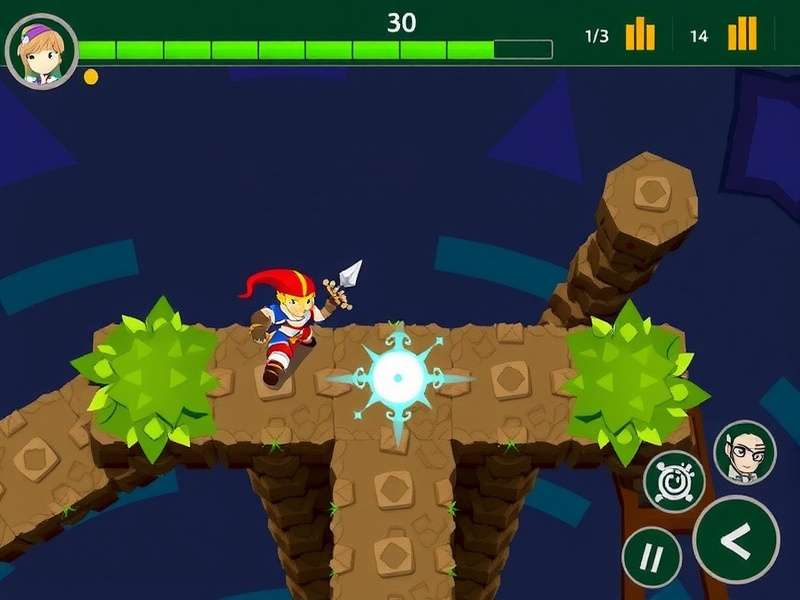Activate the swirl target ability button
800x600 pixels.
(674, 481)
